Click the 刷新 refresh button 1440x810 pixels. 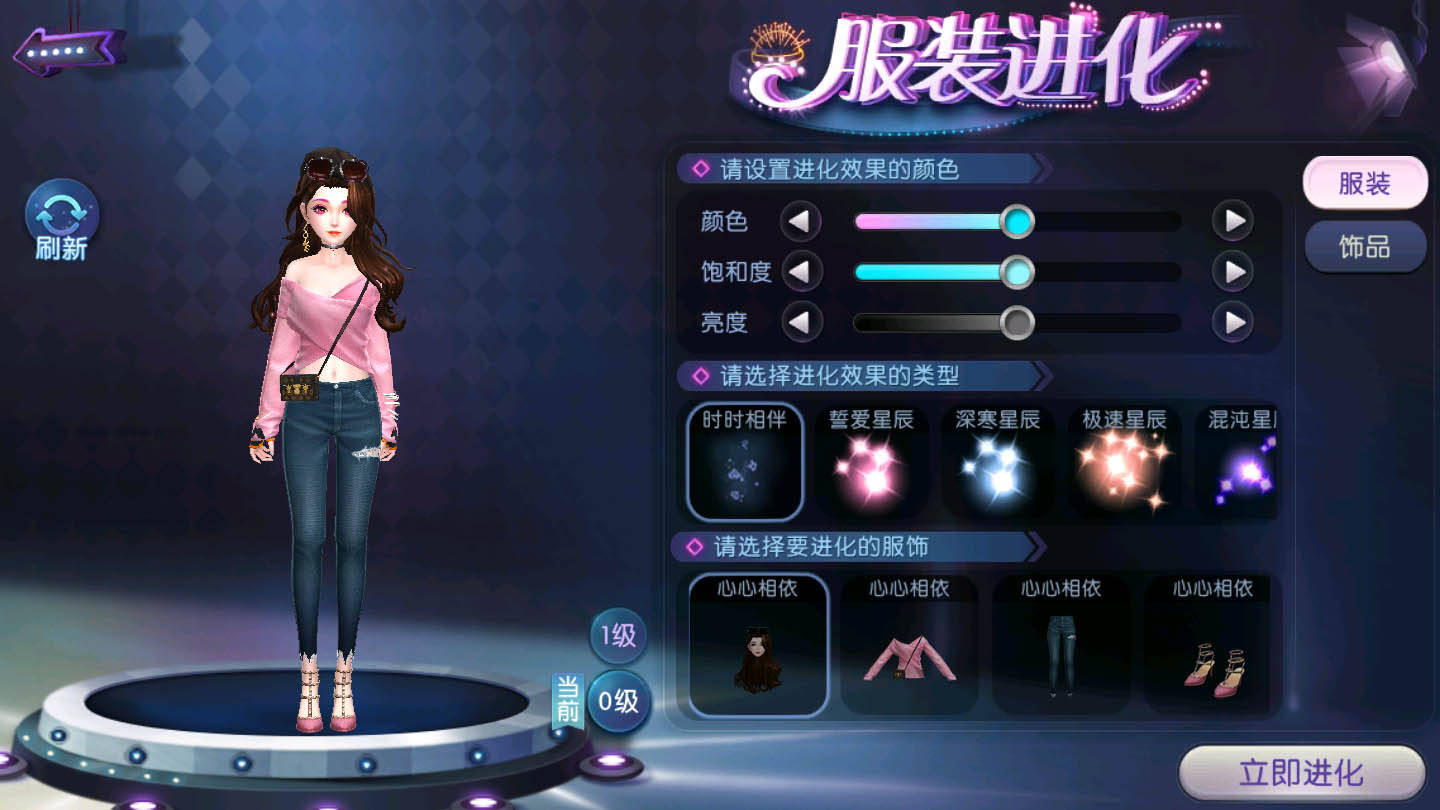click(62, 220)
